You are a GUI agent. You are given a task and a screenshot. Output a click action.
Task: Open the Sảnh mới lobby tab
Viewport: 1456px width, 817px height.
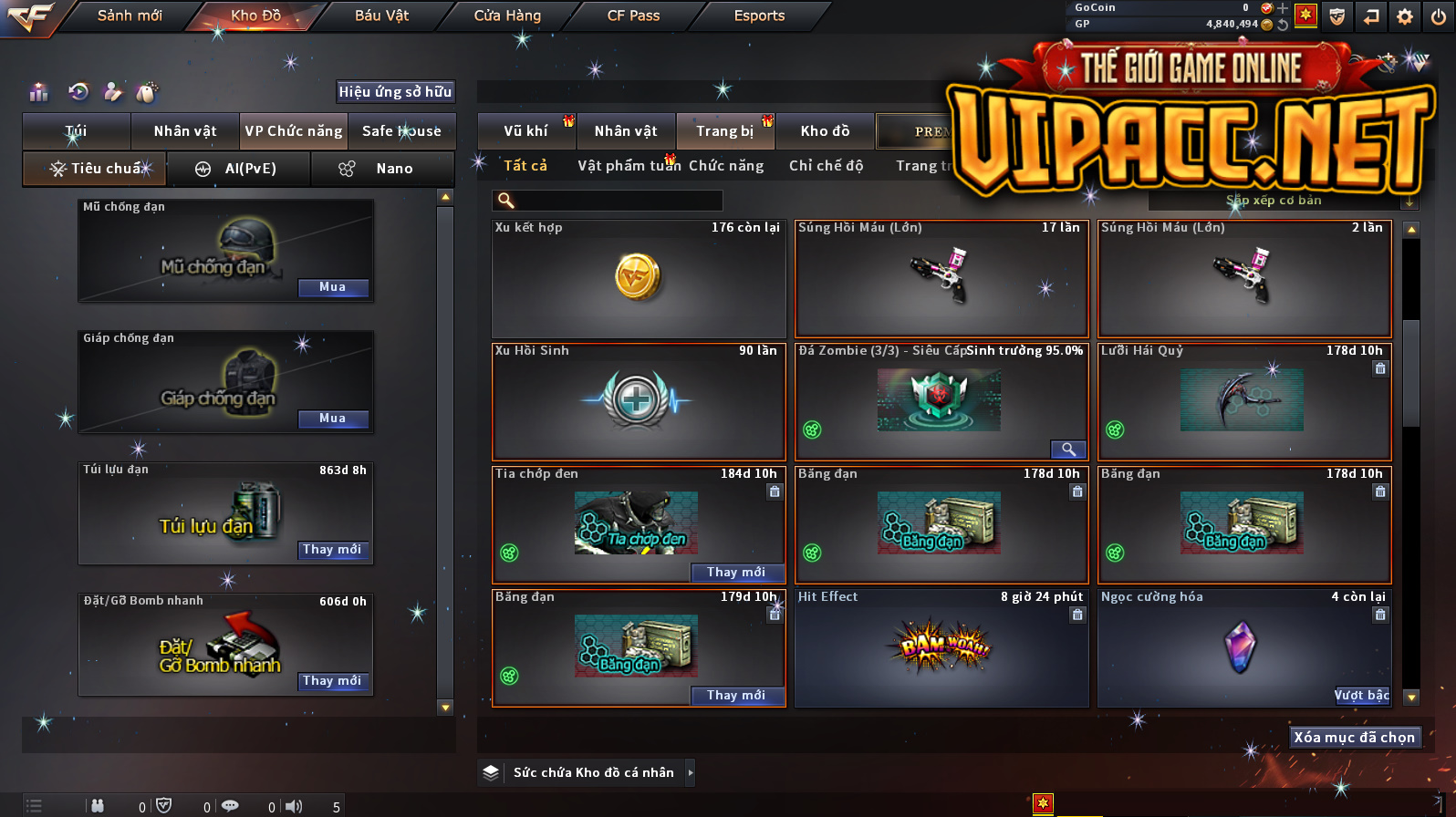pos(130,16)
